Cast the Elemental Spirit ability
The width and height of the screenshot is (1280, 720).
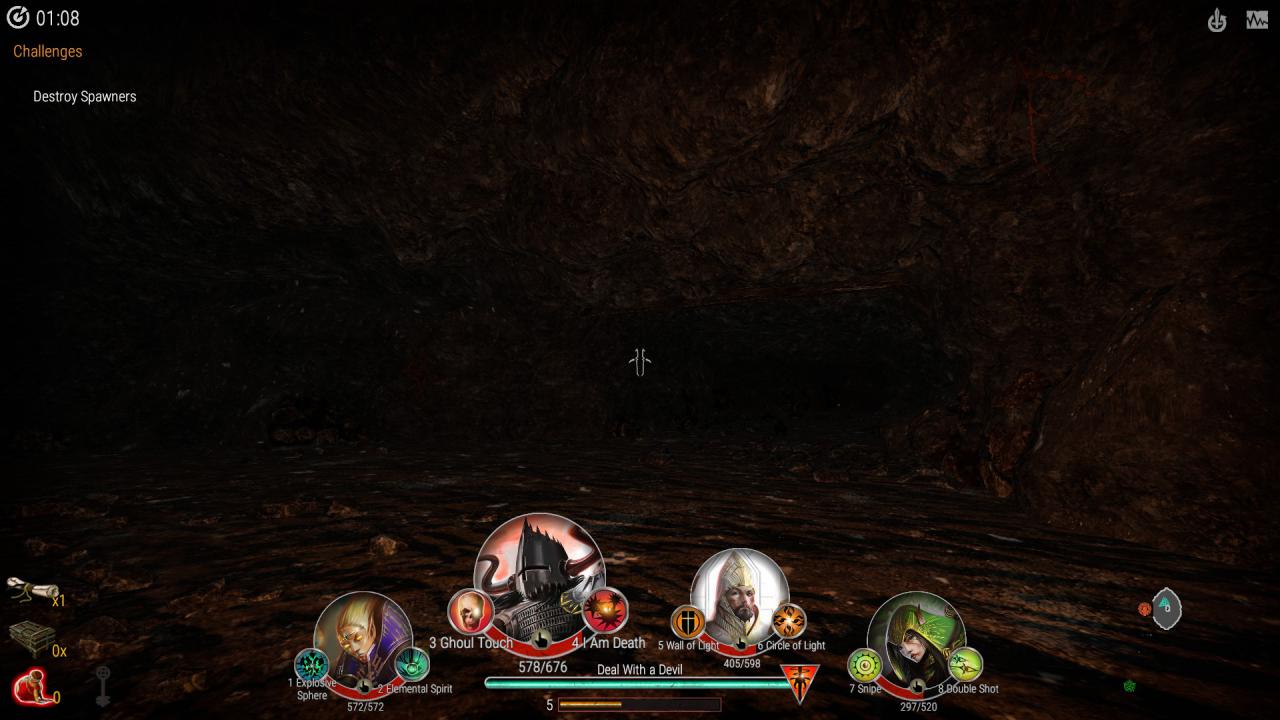pyautogui.click(x=412, y=664)
